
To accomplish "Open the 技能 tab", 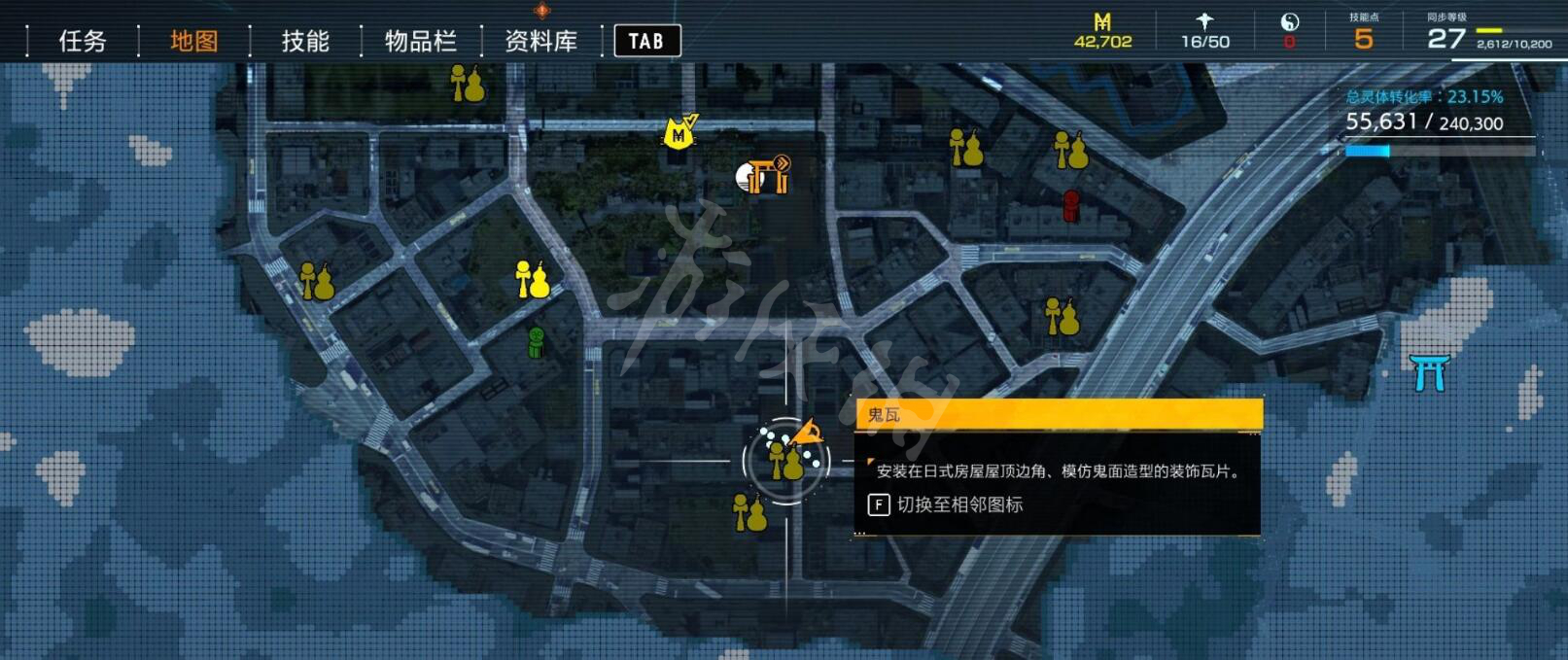I will 305,41.
